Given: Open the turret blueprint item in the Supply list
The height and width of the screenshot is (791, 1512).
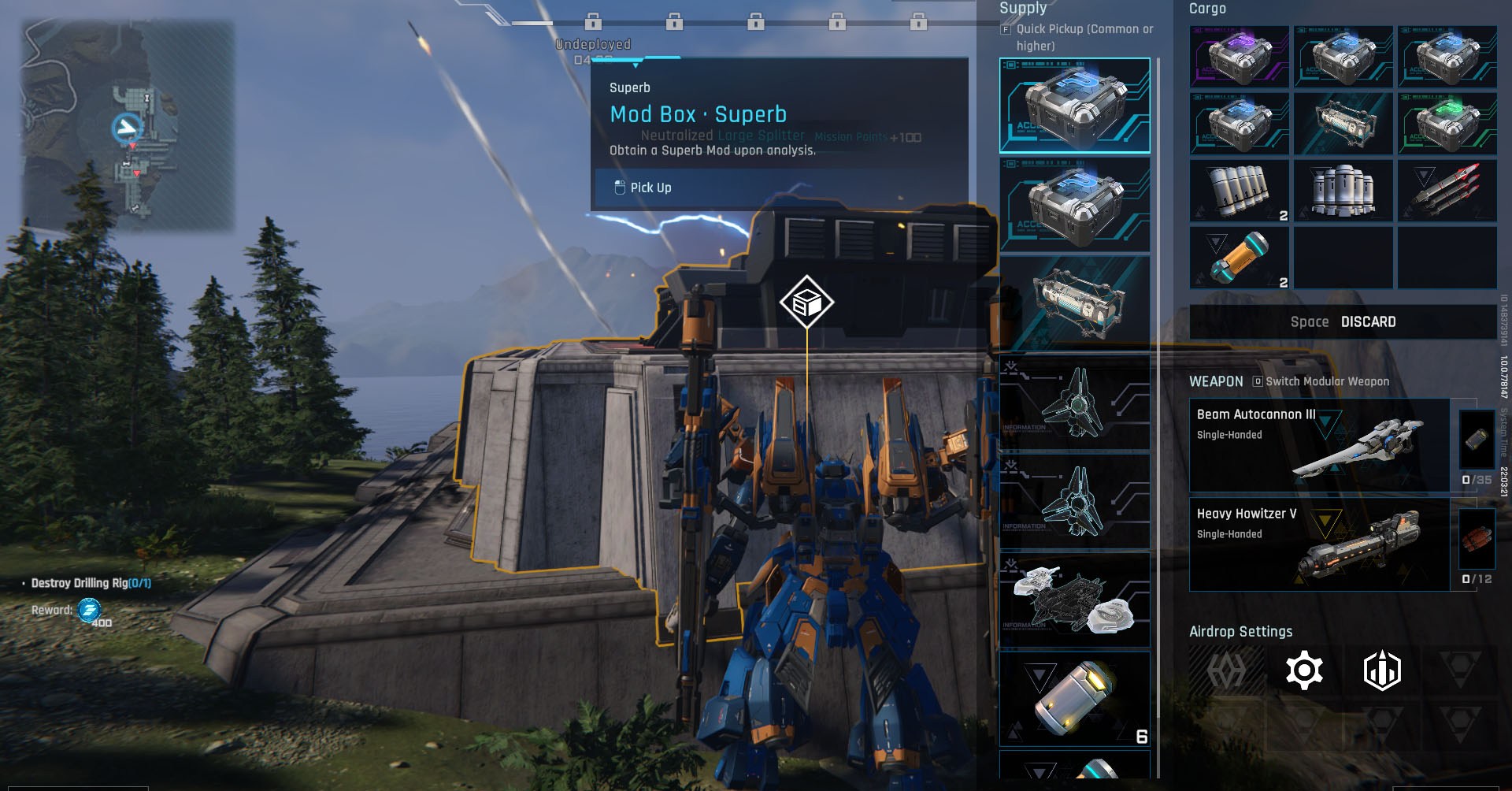Looking at the screenshot, I should click(1075, 599).
